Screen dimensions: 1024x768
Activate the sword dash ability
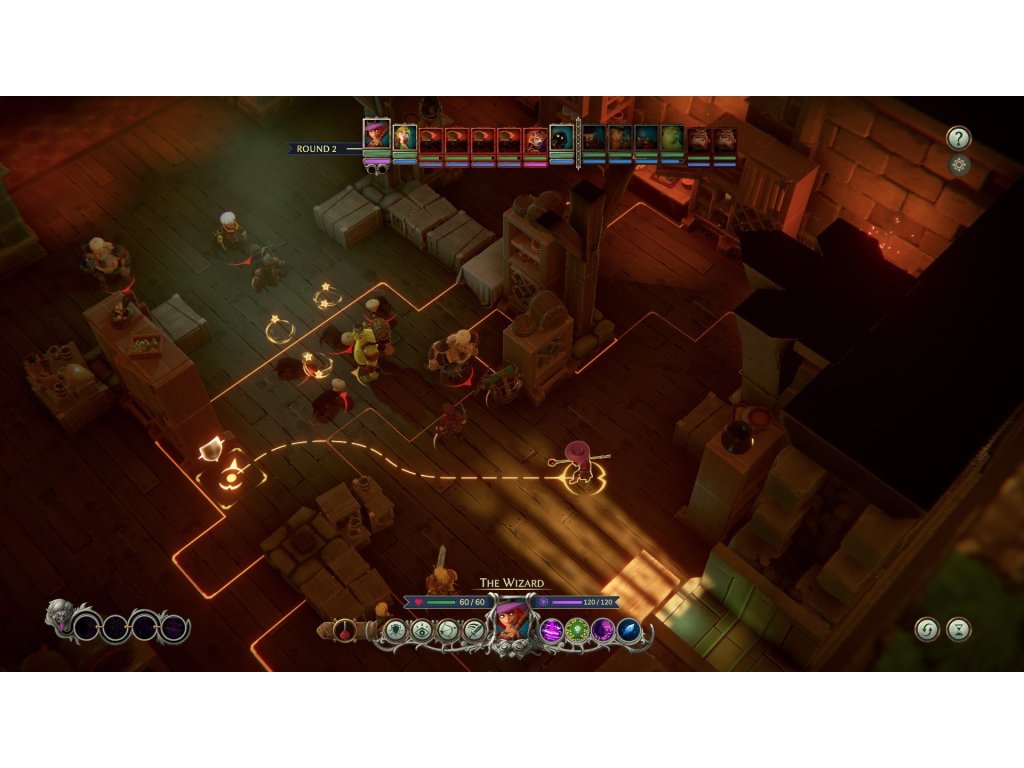[x=474, y=631]
